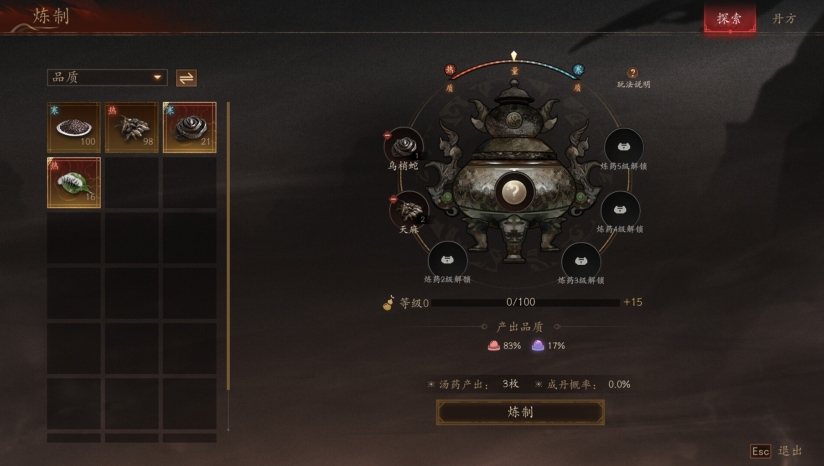Screen dimensions: 824x466
Task: Click the locked 炼药5级解锁 slot
Action: (623, 146)
